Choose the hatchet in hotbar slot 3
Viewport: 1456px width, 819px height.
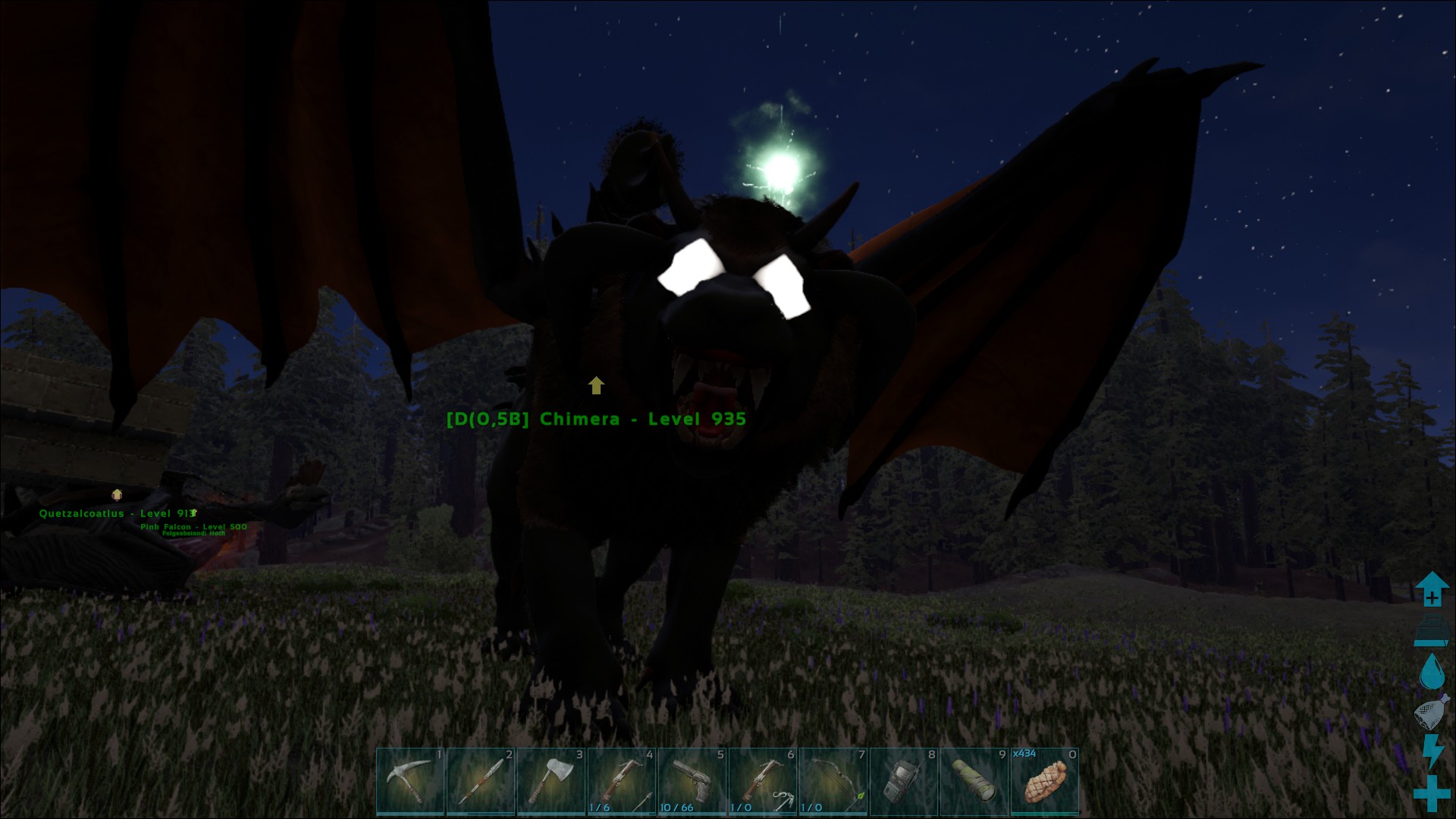(551, 781)
